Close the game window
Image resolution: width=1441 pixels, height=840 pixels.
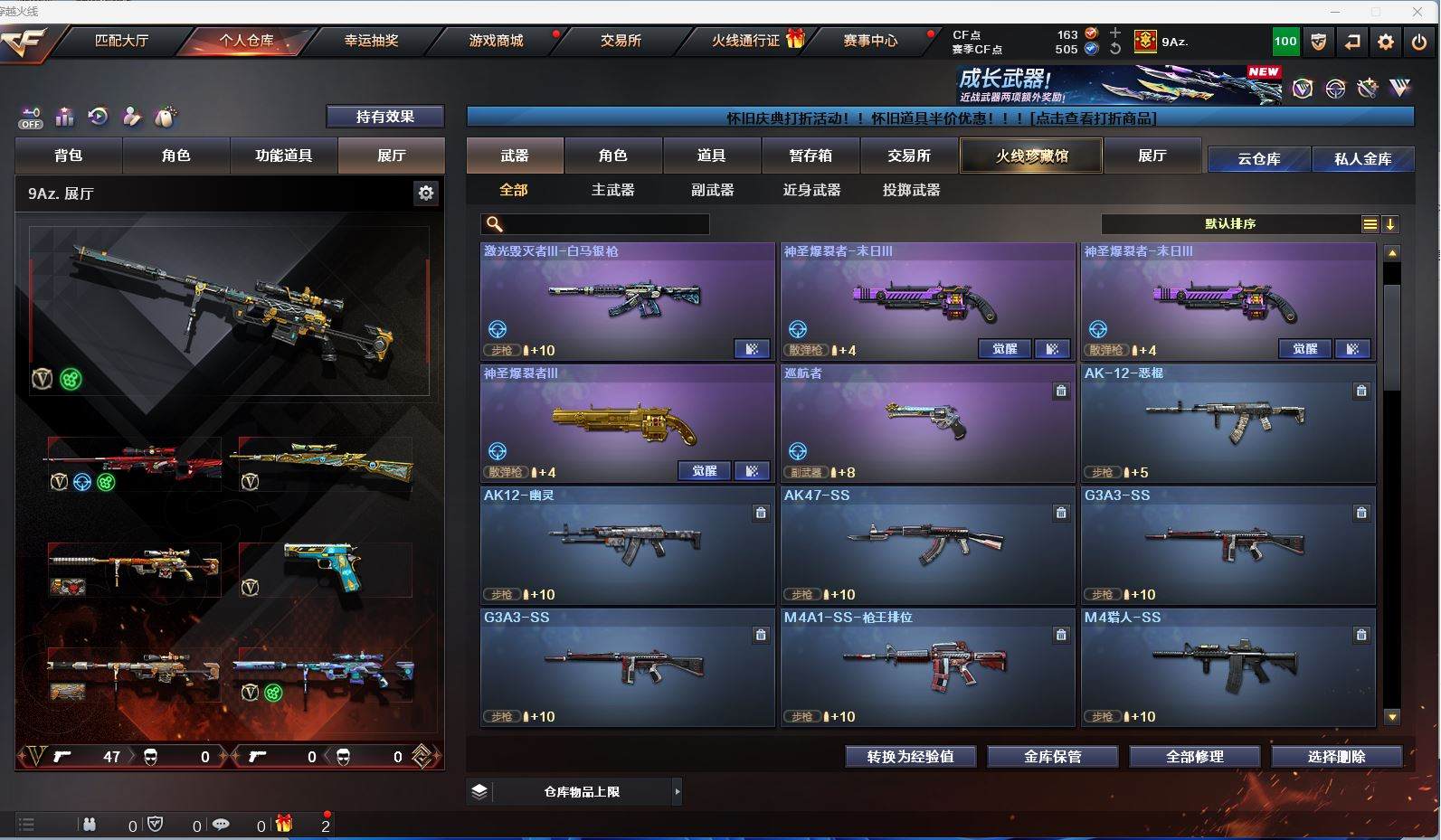(1417, 12)
